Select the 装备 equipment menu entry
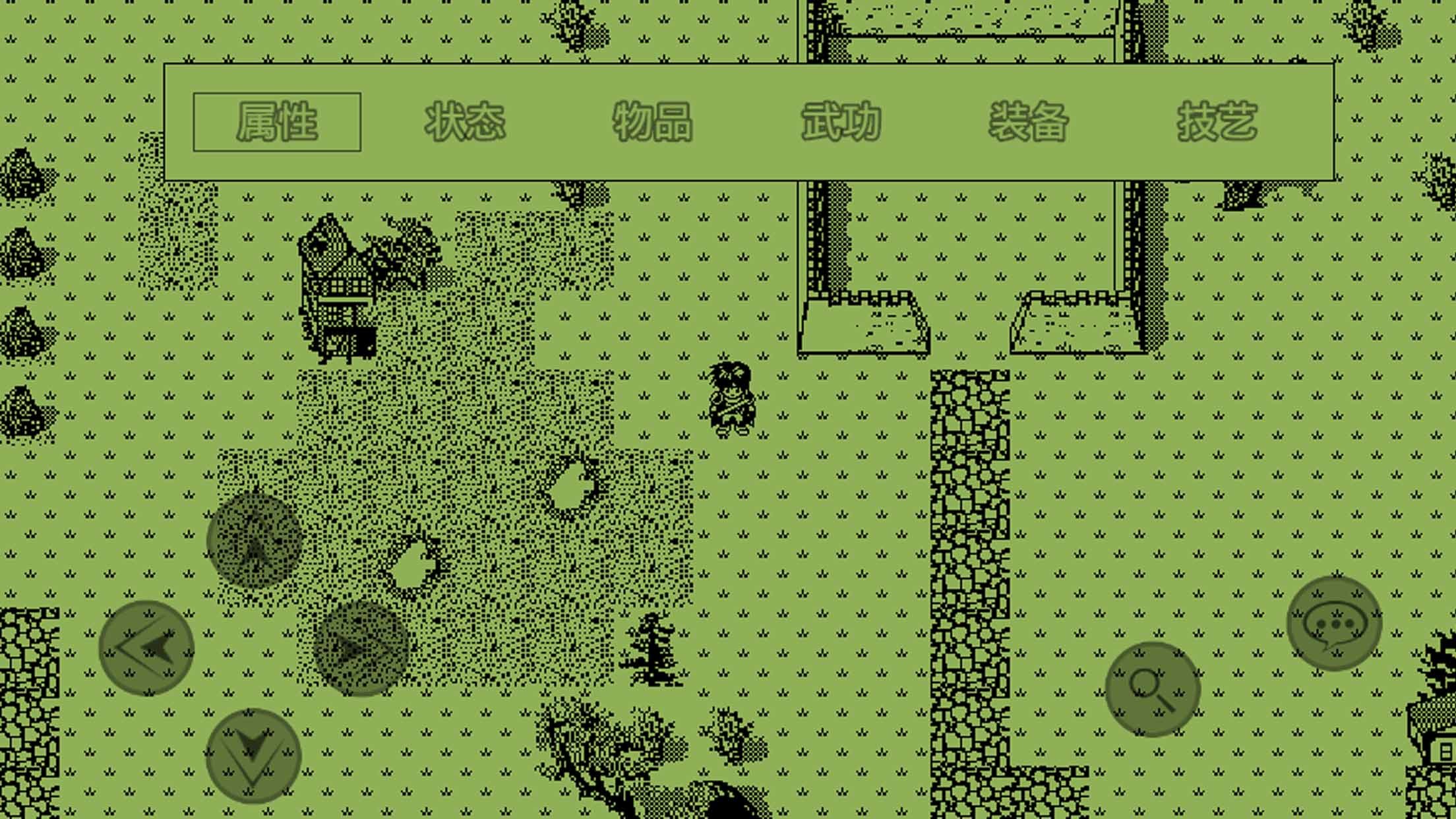1456x819 pixels. 1027,122
